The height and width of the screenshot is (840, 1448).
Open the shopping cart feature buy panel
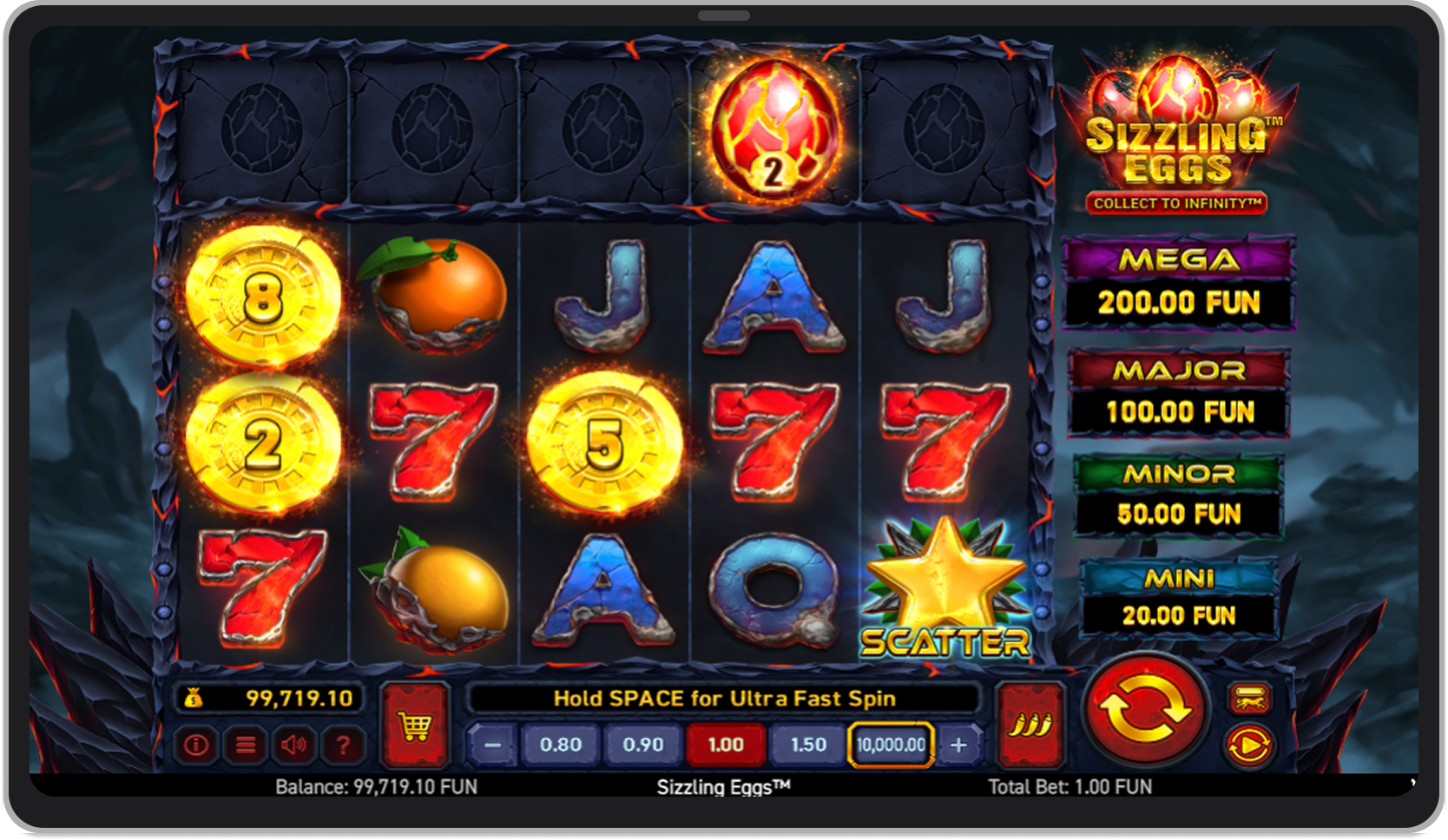pos(415,723)
